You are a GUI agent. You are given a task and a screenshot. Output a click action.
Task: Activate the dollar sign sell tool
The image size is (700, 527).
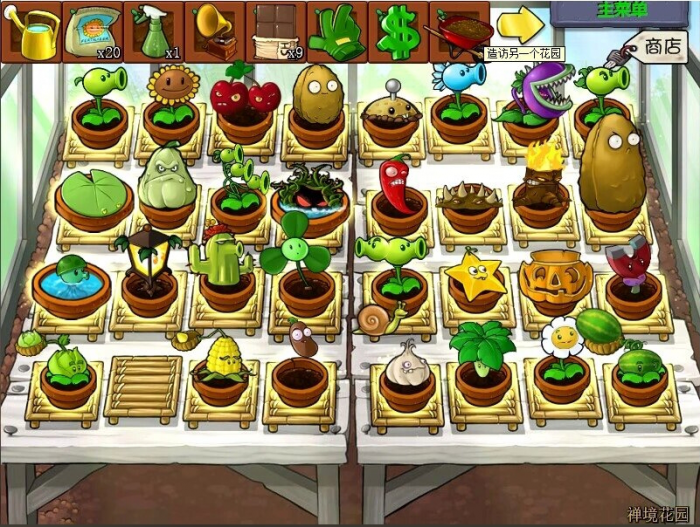click(x=398, y=32)
